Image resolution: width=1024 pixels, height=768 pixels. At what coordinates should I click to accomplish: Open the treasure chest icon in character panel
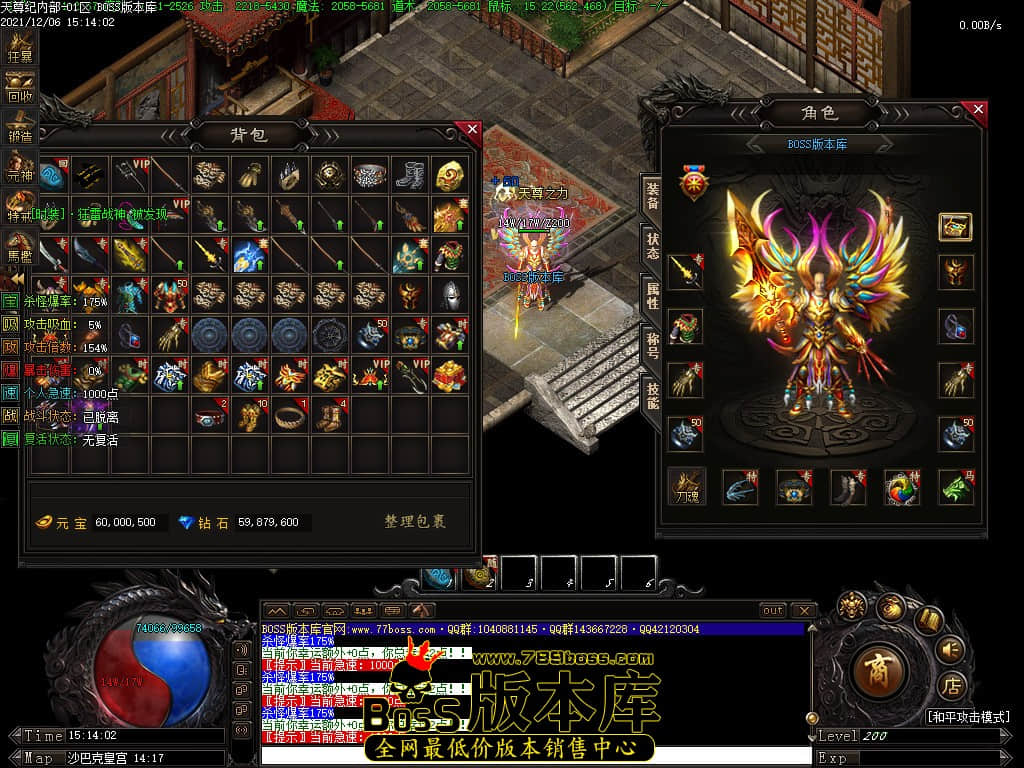(955, 226)
